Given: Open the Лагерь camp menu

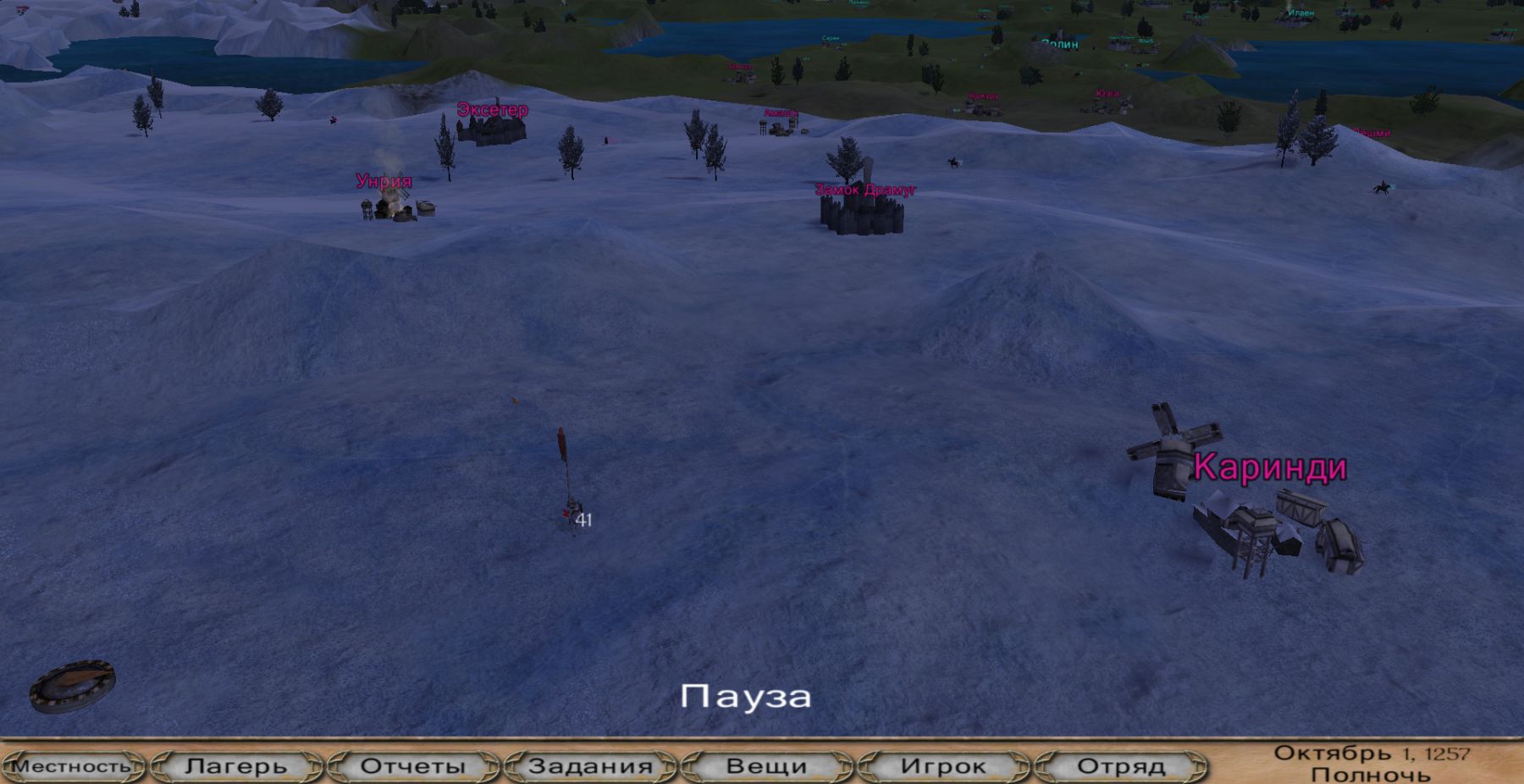Looking at the screenshot, I should (x=236, y=766).
